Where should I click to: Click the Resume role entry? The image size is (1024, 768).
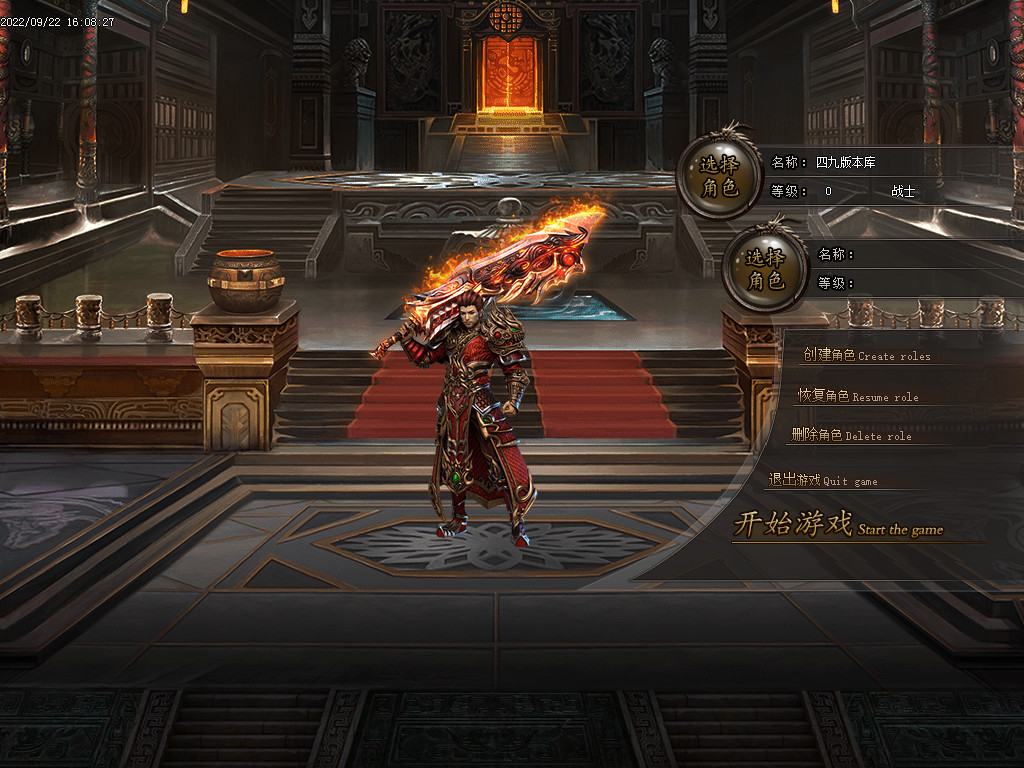coord(858,396)
